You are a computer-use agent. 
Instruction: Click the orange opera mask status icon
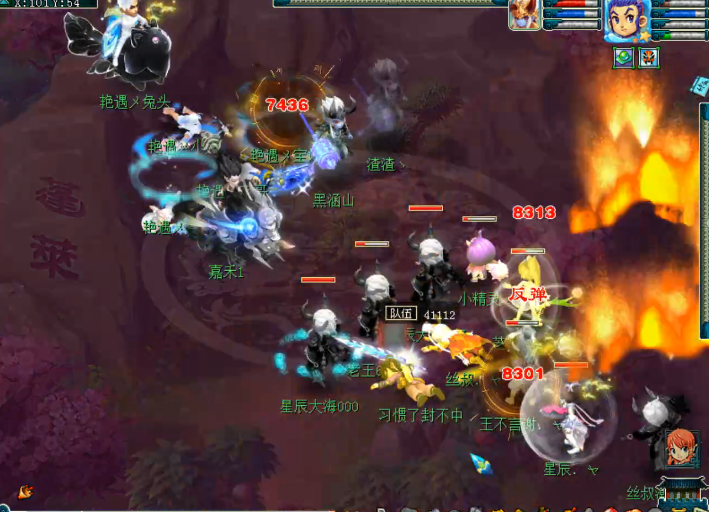click(x=648, y=58)
